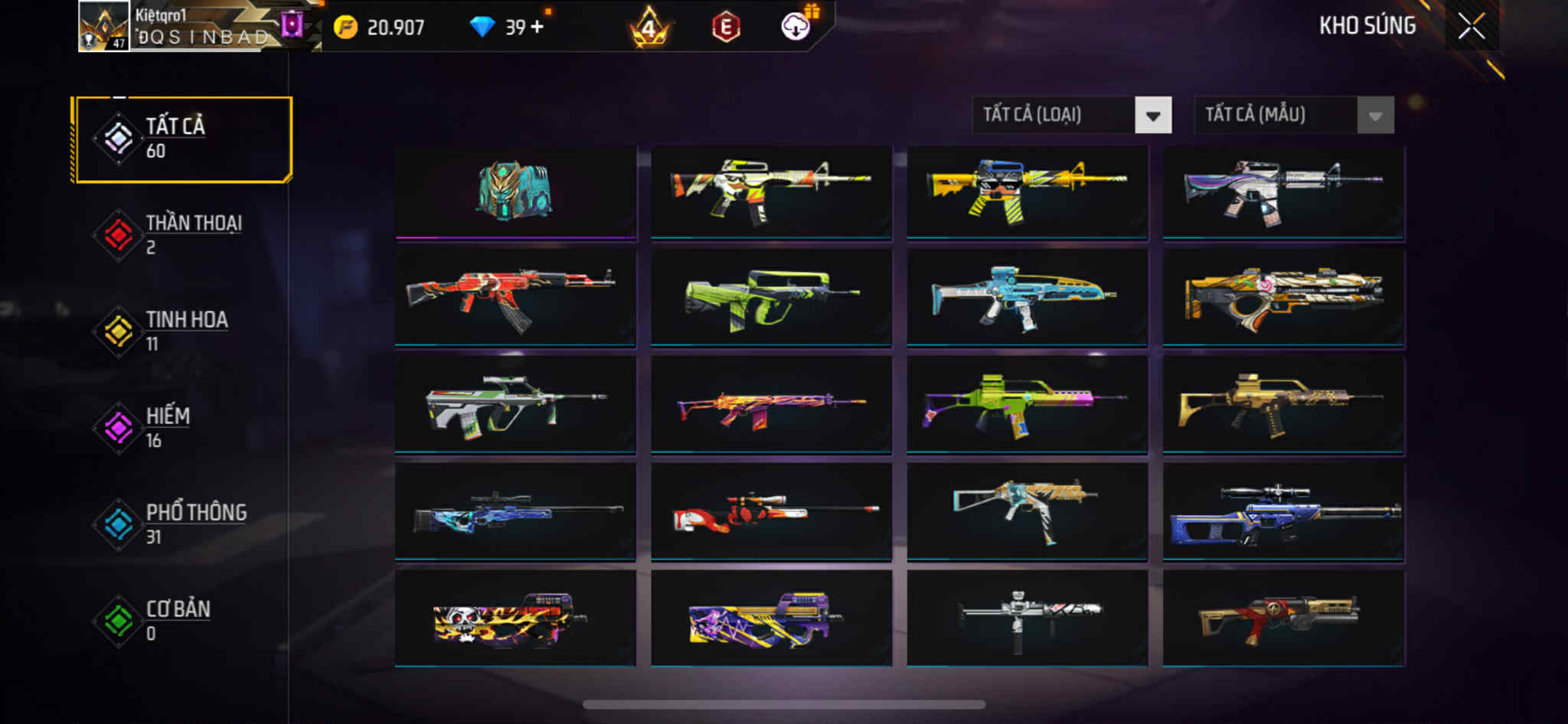Open player profile Kiệtqro1 avatar

[x=104, y=27]
